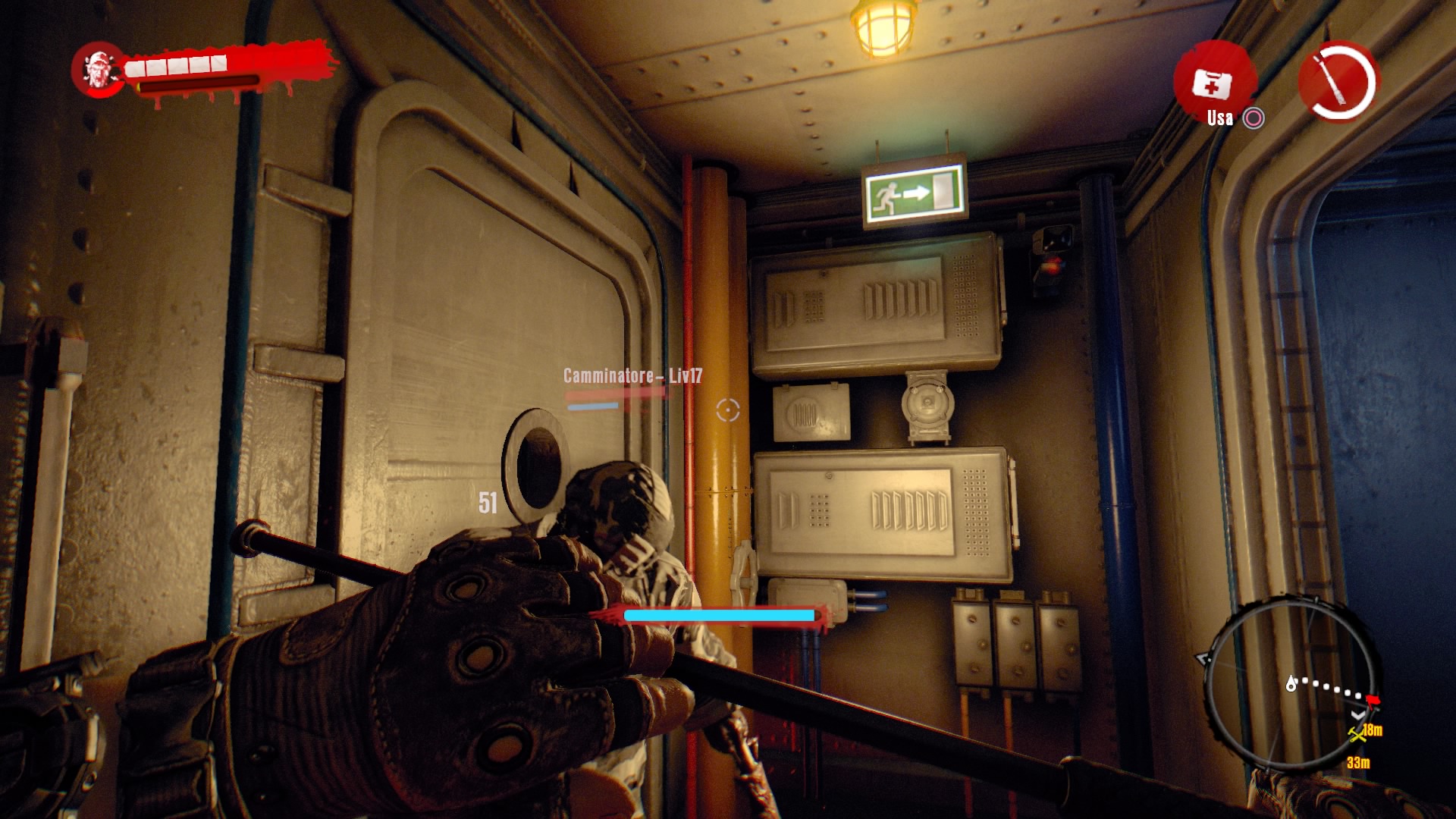Click the character portrait icon
The height and width of the screenshot is (819, 1456).
coord(98,70)
